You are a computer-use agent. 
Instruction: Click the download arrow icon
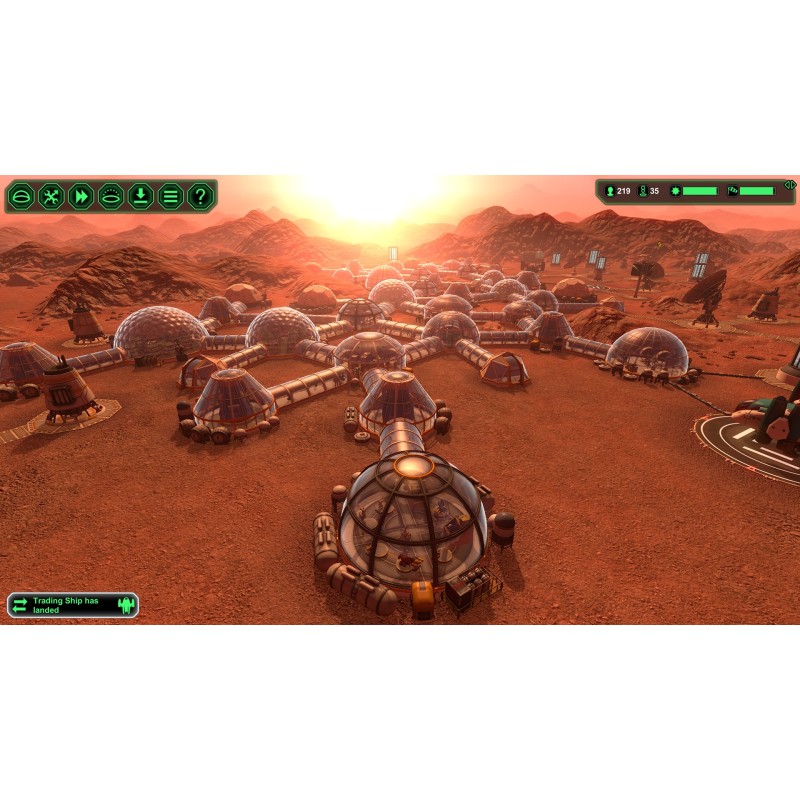pos(141,196)
